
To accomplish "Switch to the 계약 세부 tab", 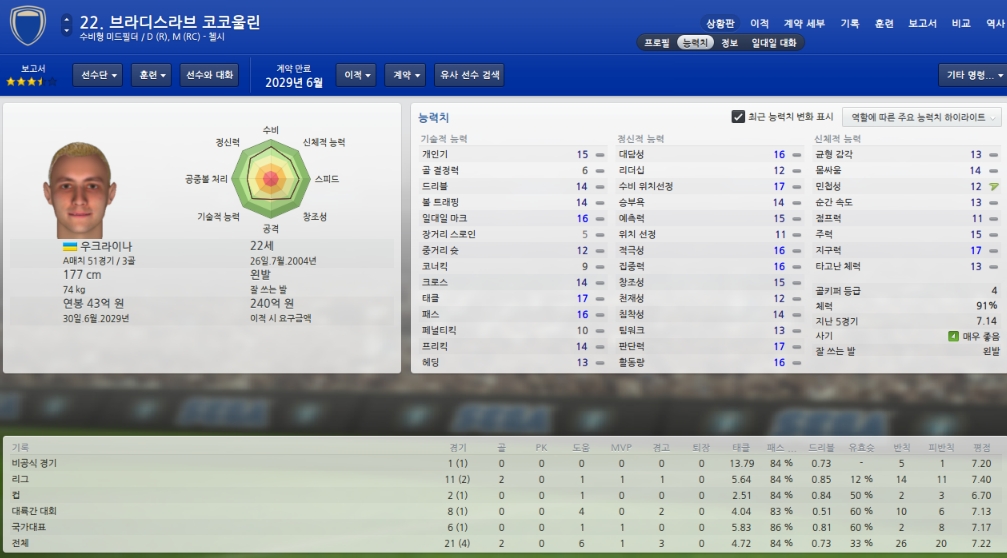I will point(804,23).
